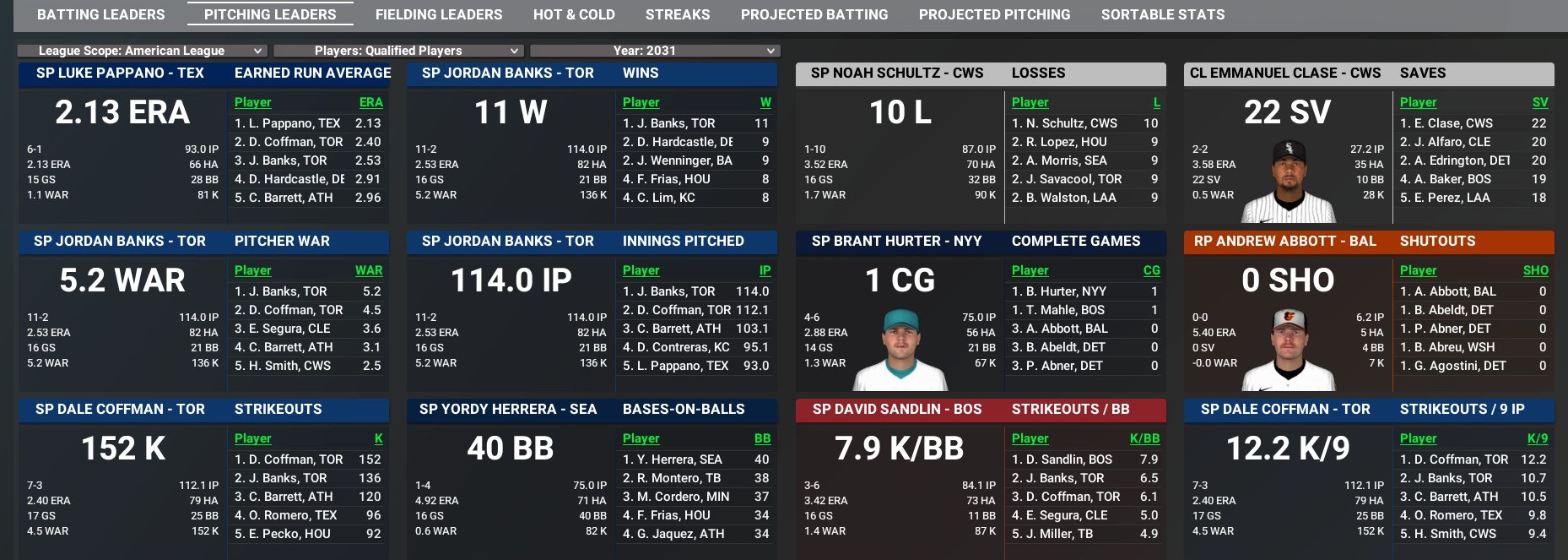The image size is (1568, 560).
Task: Click Emmanuel Clase's player portrait
Action: [1288, 182]
